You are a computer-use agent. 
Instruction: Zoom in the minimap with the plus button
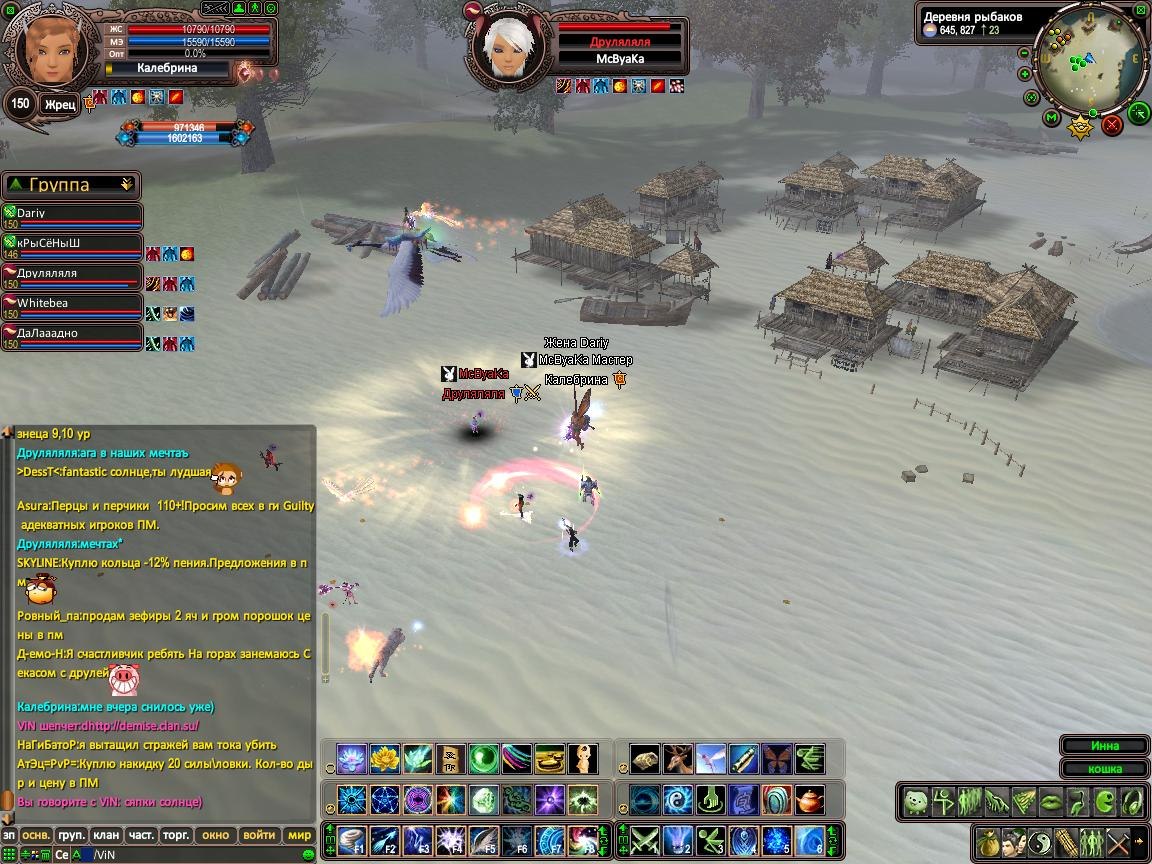point(1025,74)
